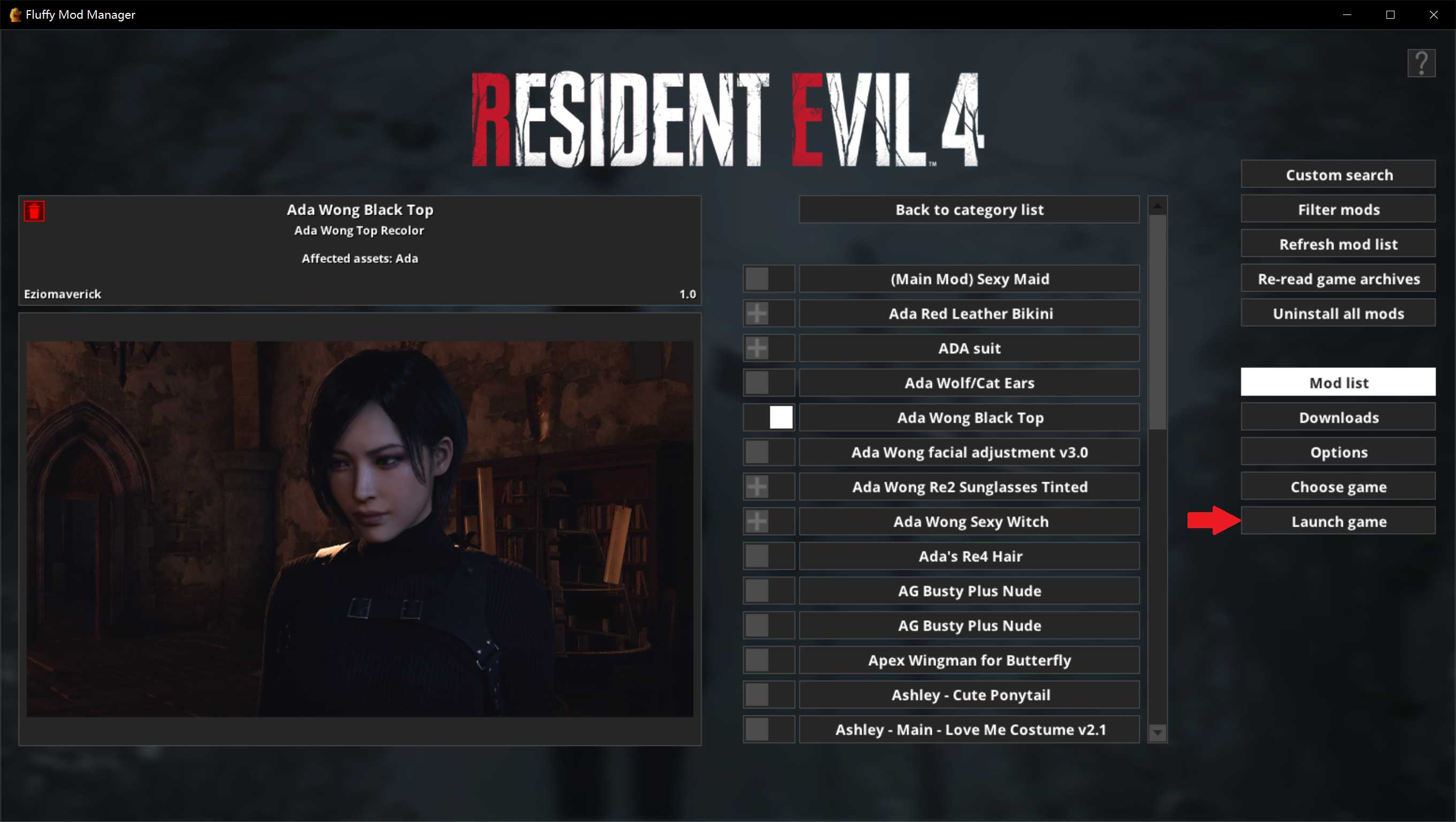Pick Ada Wong Re2 Sunglasses Tinted mod
Image resolution: width=1456 pixels, height=822 pixels.
969,486
